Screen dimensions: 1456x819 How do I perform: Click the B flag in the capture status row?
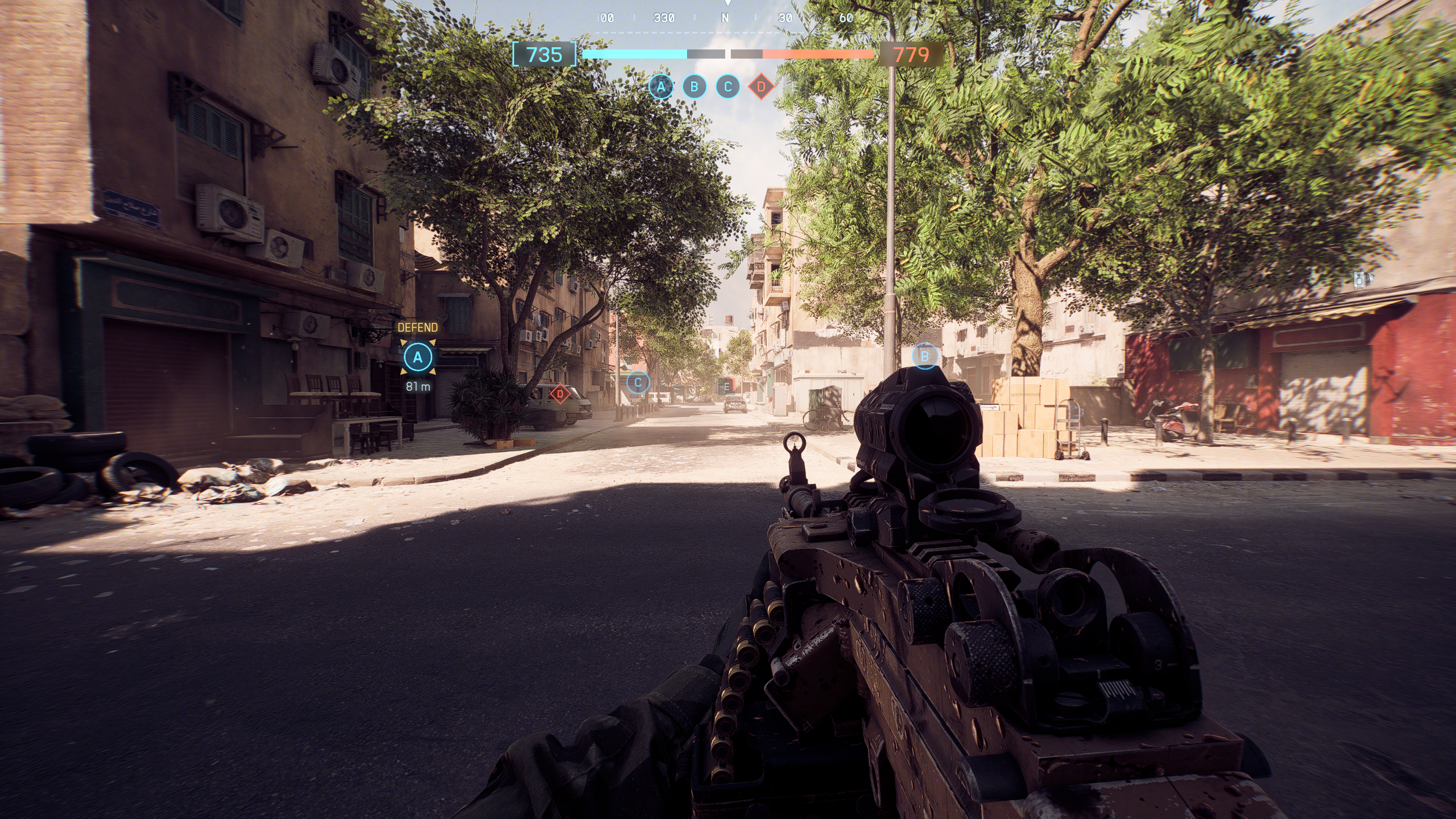click(694, 87)
